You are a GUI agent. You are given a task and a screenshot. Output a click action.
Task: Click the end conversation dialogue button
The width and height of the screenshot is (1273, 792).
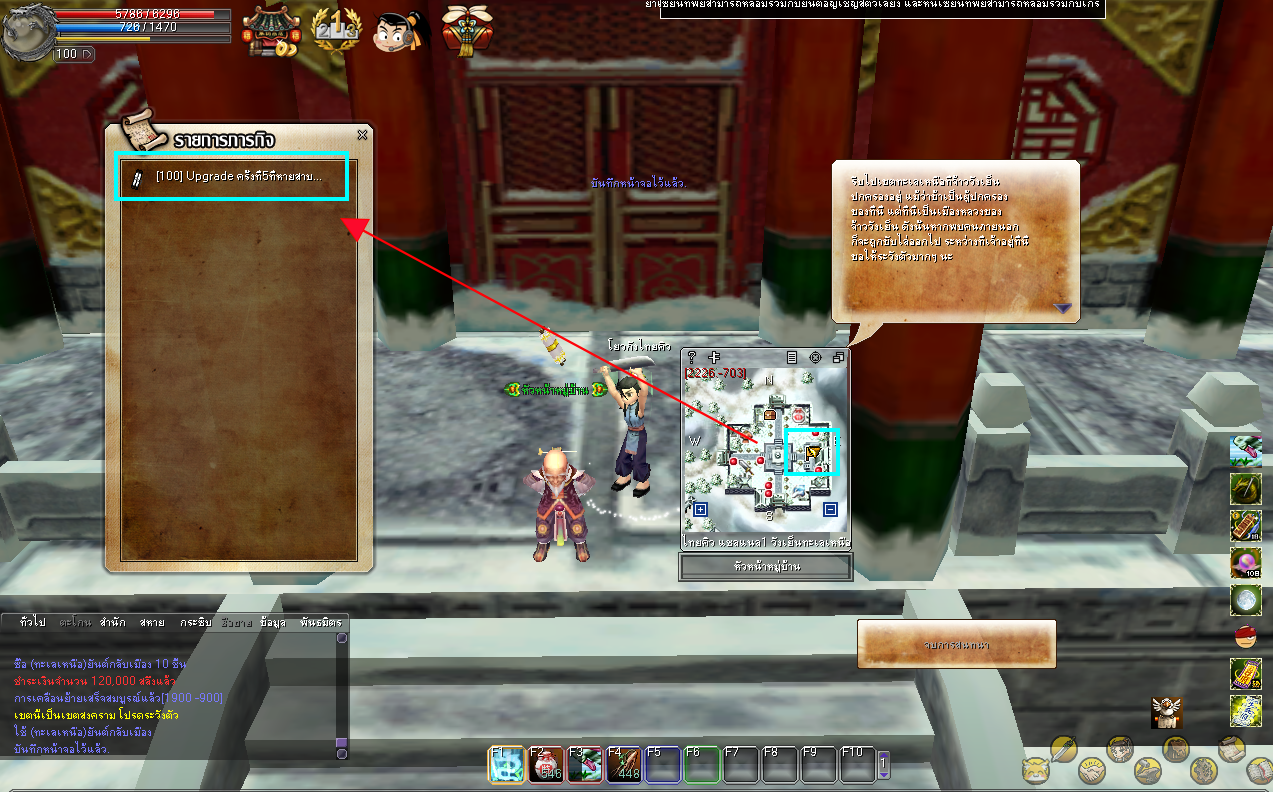(x=956, y=645)
